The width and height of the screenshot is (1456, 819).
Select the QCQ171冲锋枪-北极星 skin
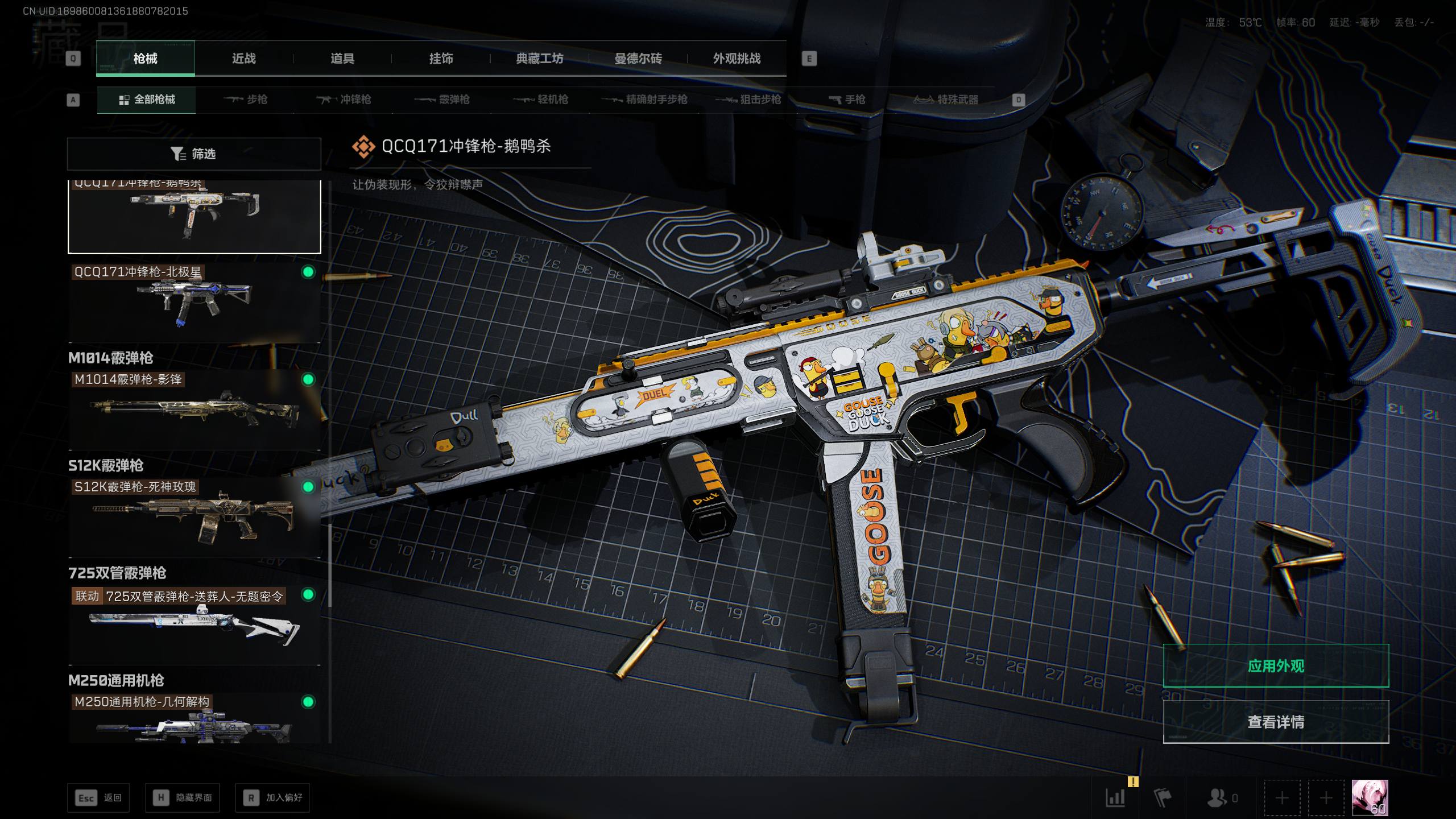click(x=194, y=303)
